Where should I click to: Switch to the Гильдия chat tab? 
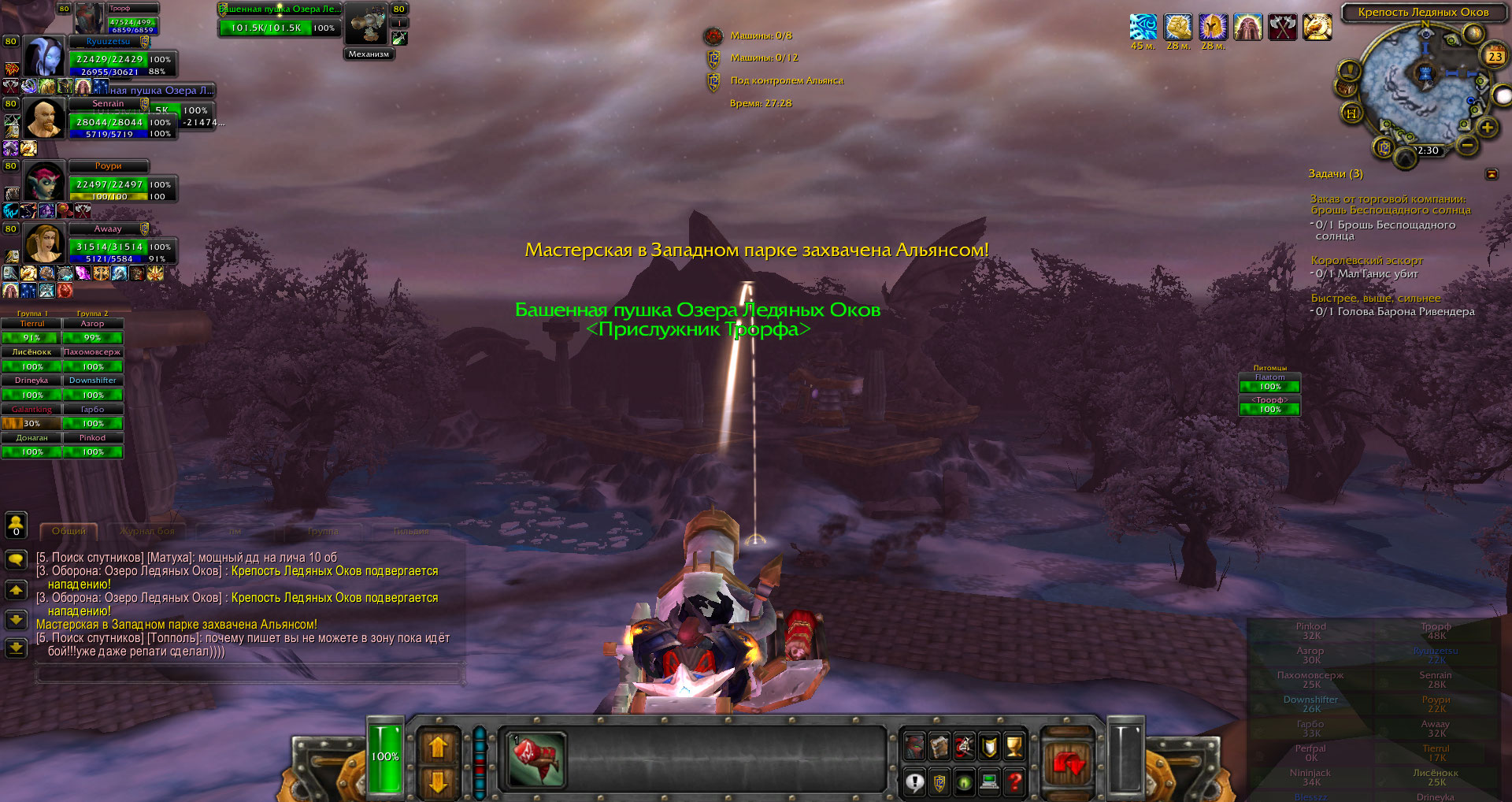coord(411,532)
